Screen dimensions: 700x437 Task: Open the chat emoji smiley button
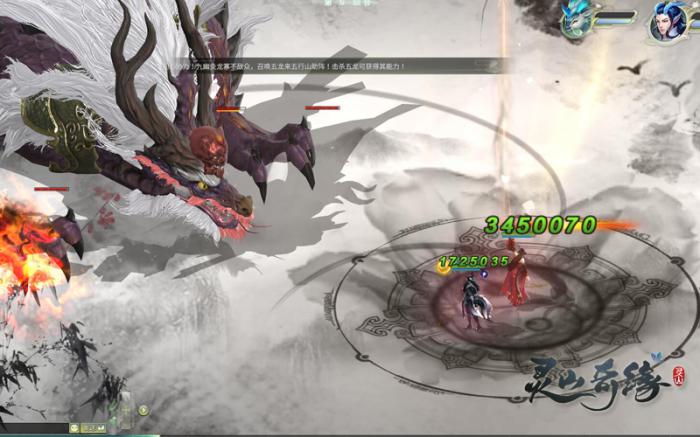click(74, 428)
